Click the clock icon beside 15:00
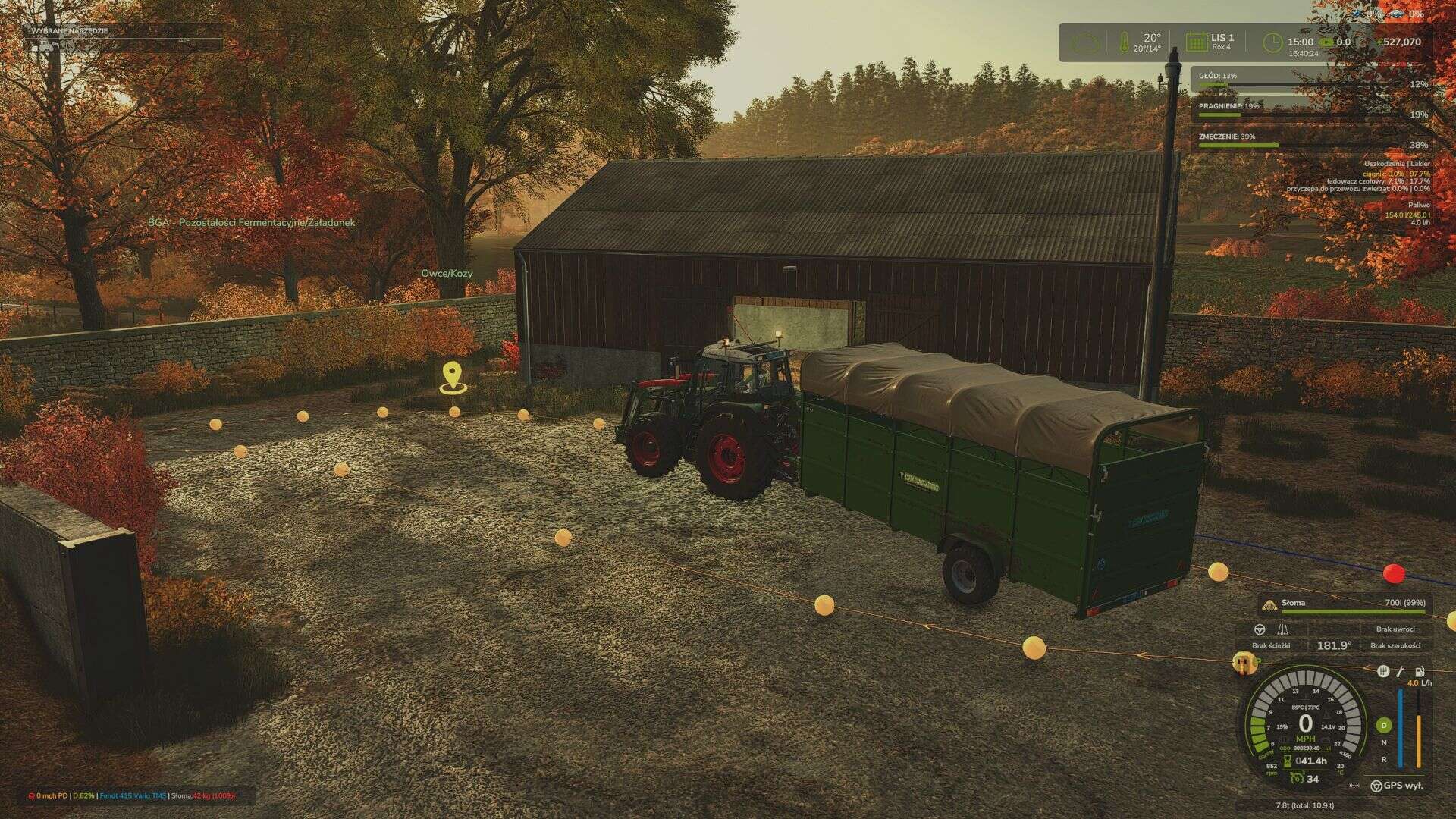The width and height of the screenshot is (1456, 819). tap(1273, 41)
